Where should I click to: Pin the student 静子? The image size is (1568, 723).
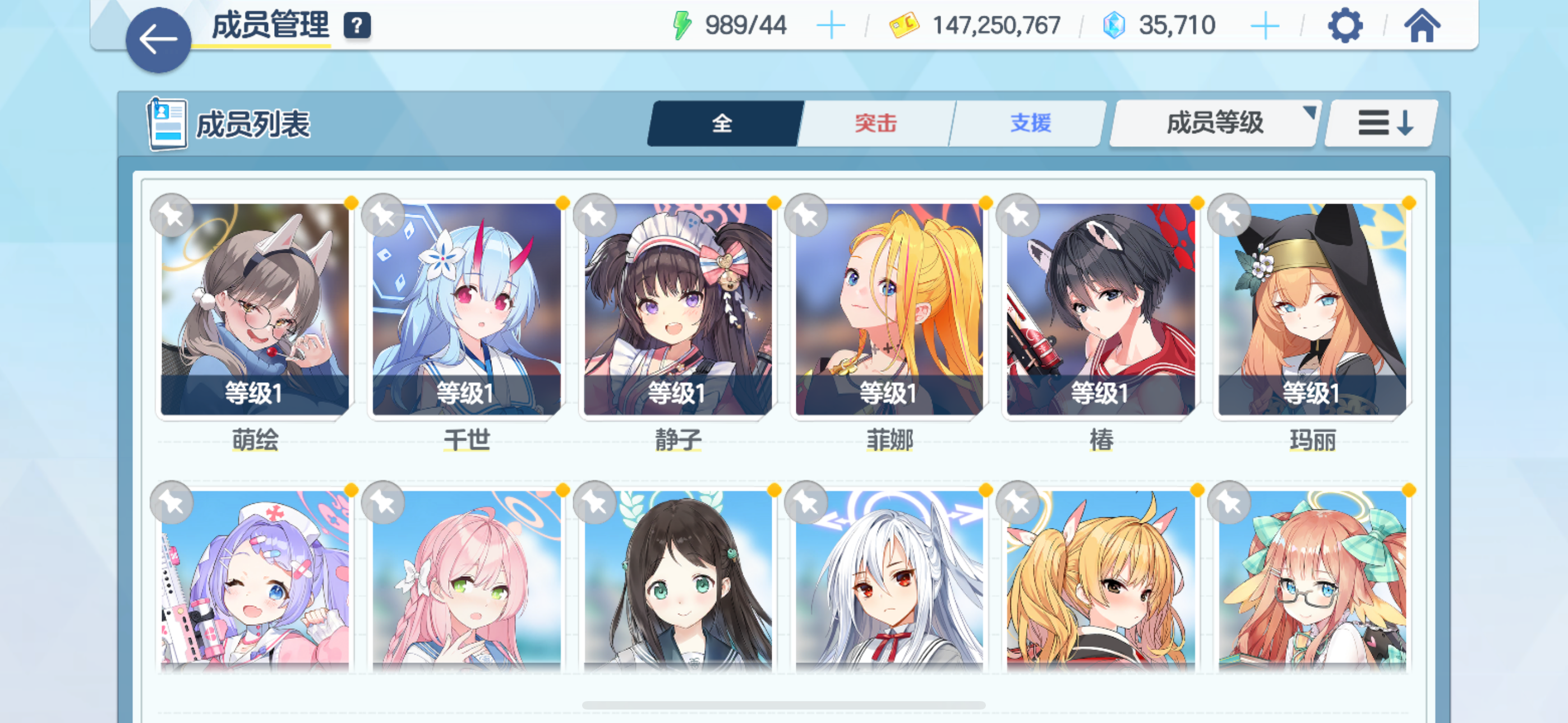pos(594,215)
